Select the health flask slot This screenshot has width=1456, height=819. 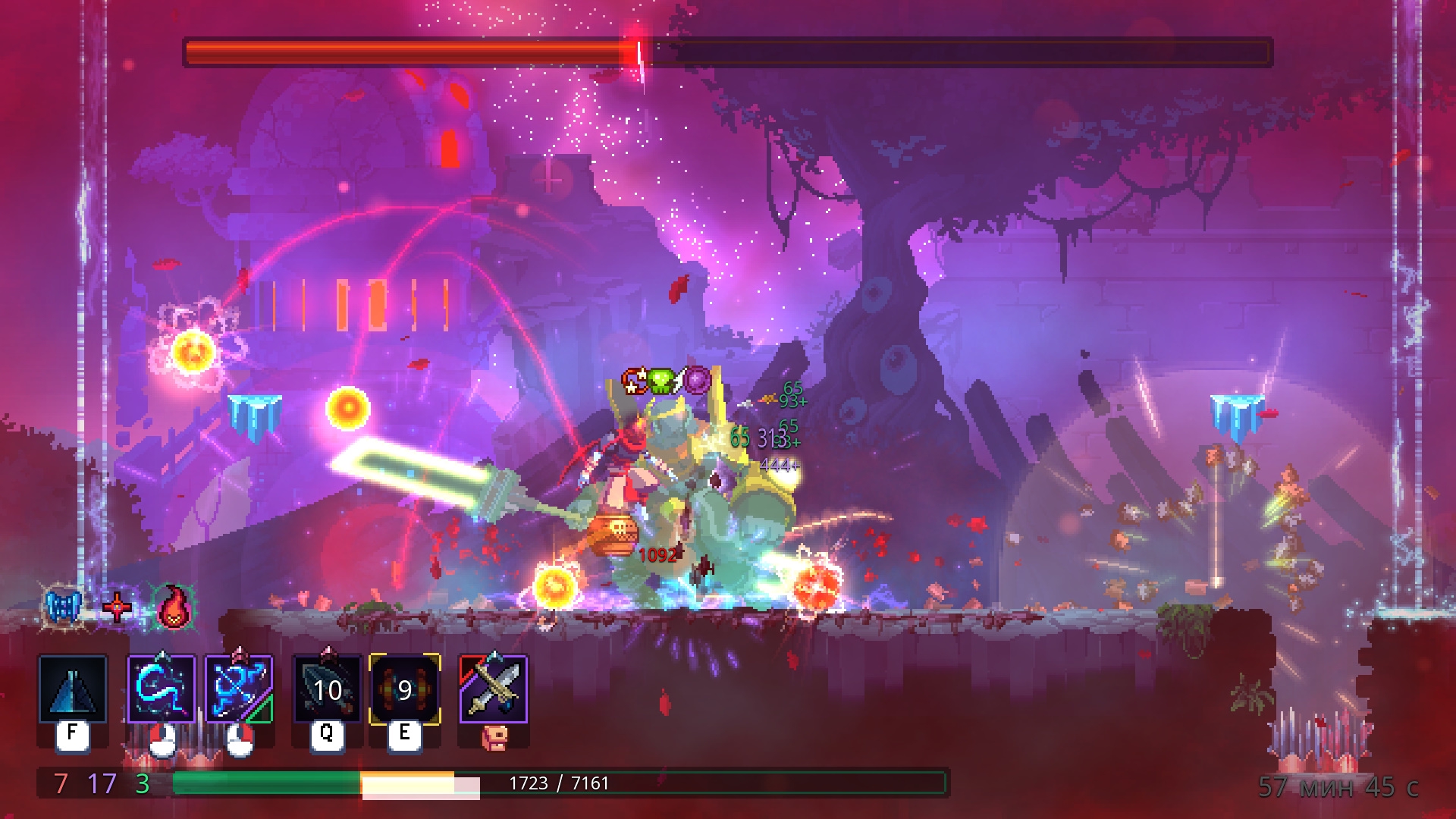(x=73, y=689)
